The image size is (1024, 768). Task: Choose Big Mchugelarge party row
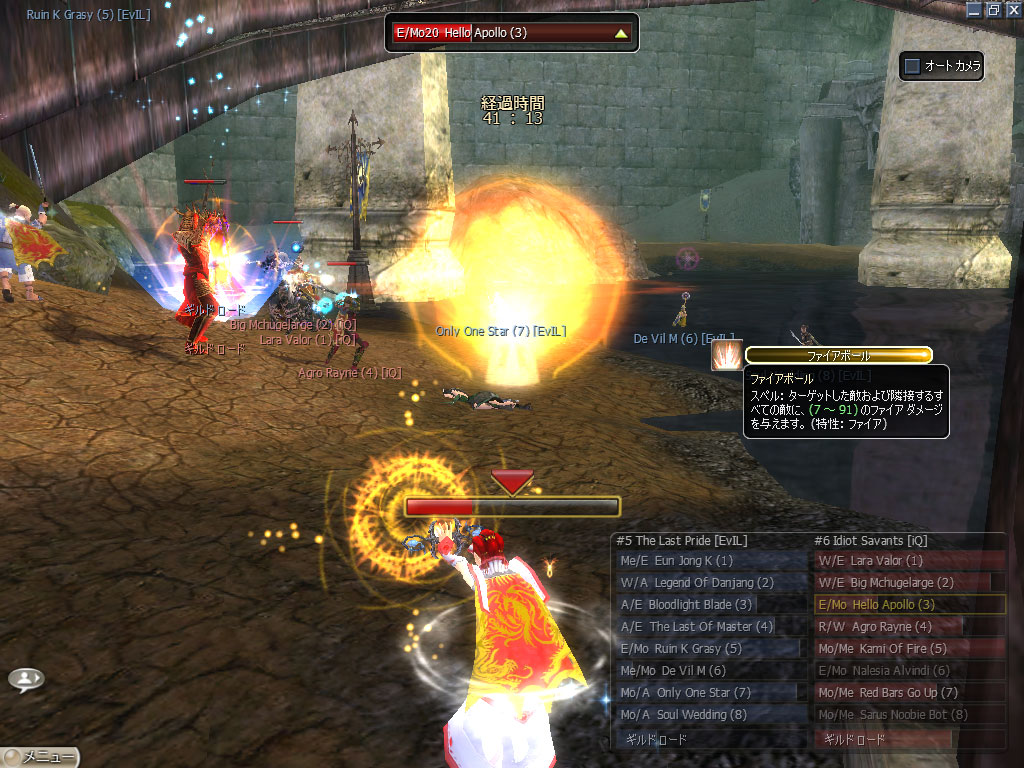tap(909, 583)
